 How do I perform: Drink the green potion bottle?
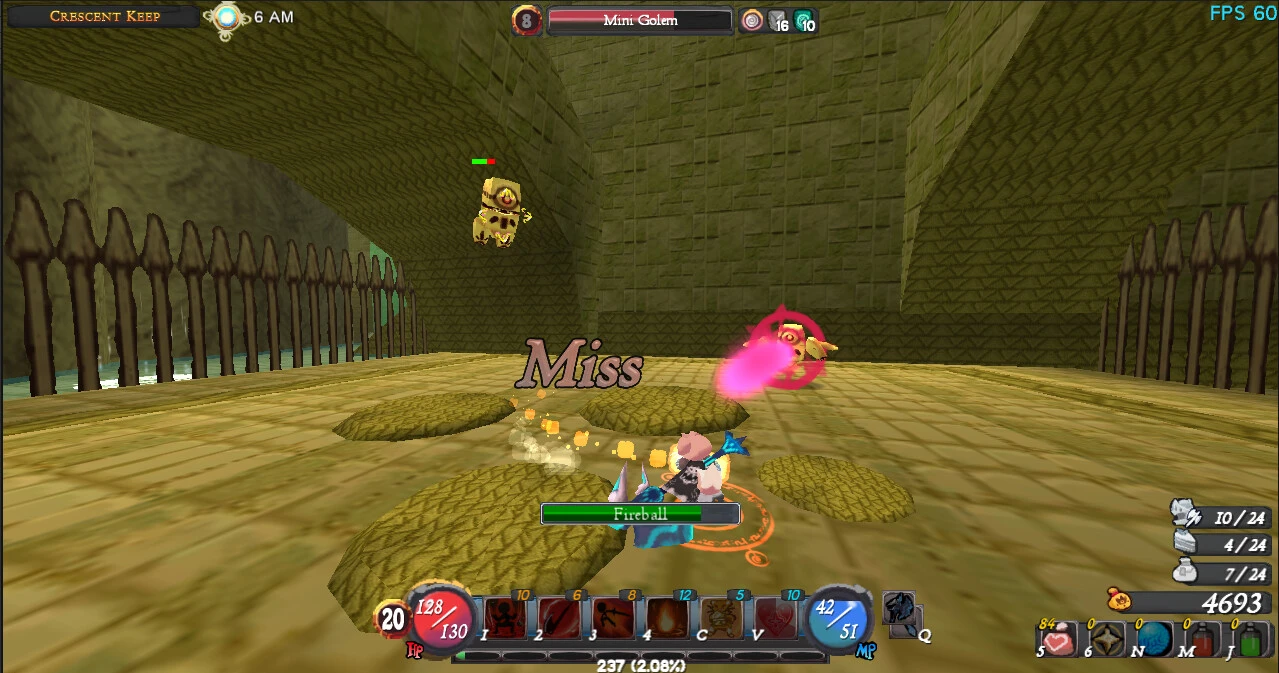point(1250,640)
